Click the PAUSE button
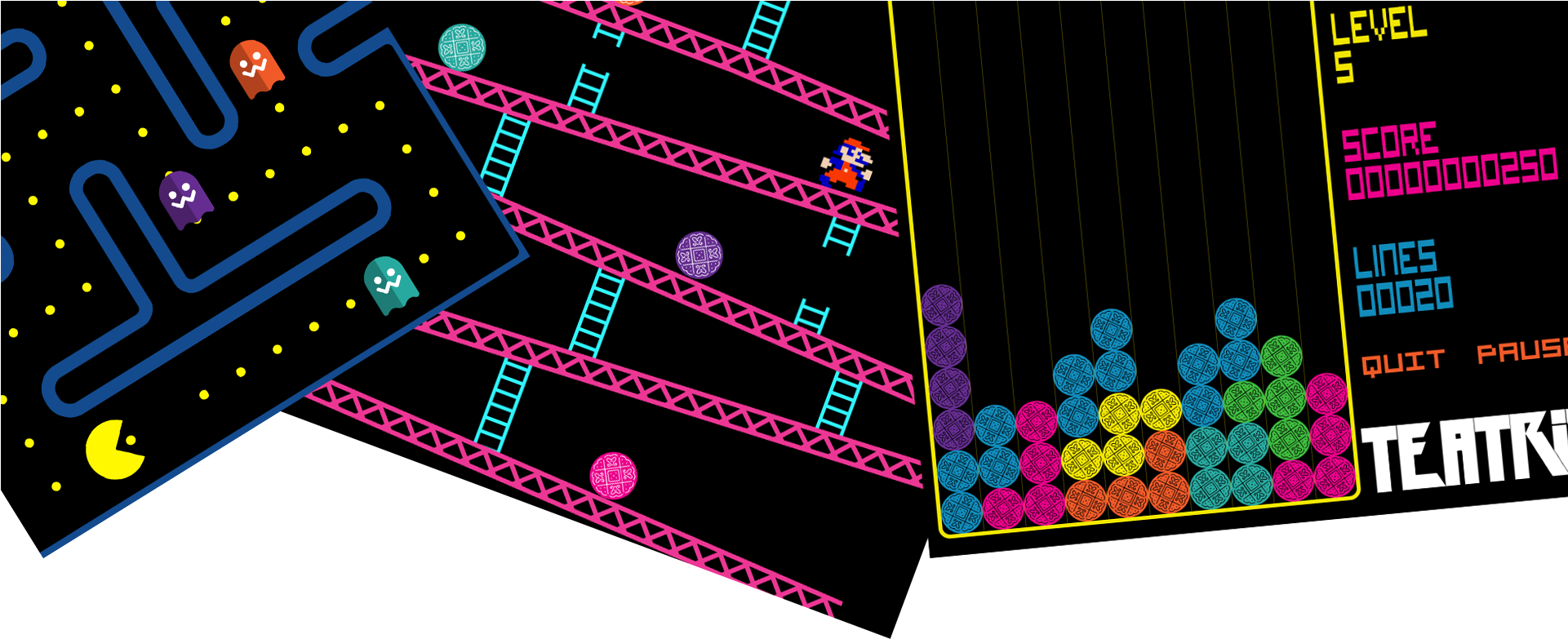 click(x=1521, y=351)
